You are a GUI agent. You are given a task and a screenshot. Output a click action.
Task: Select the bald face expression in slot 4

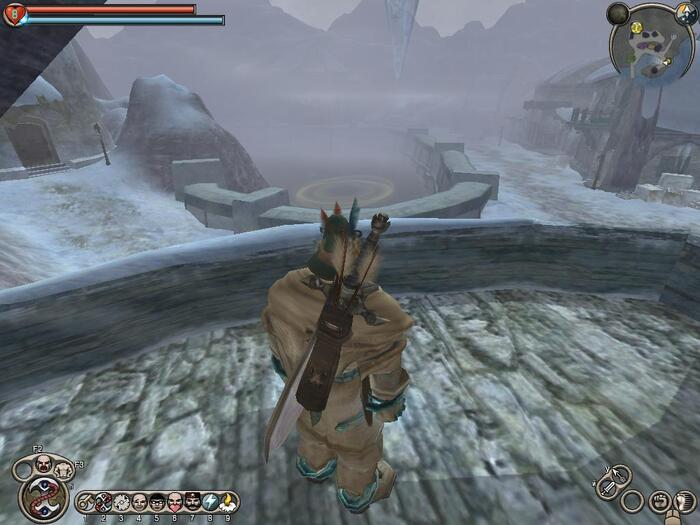pos(140,502)
